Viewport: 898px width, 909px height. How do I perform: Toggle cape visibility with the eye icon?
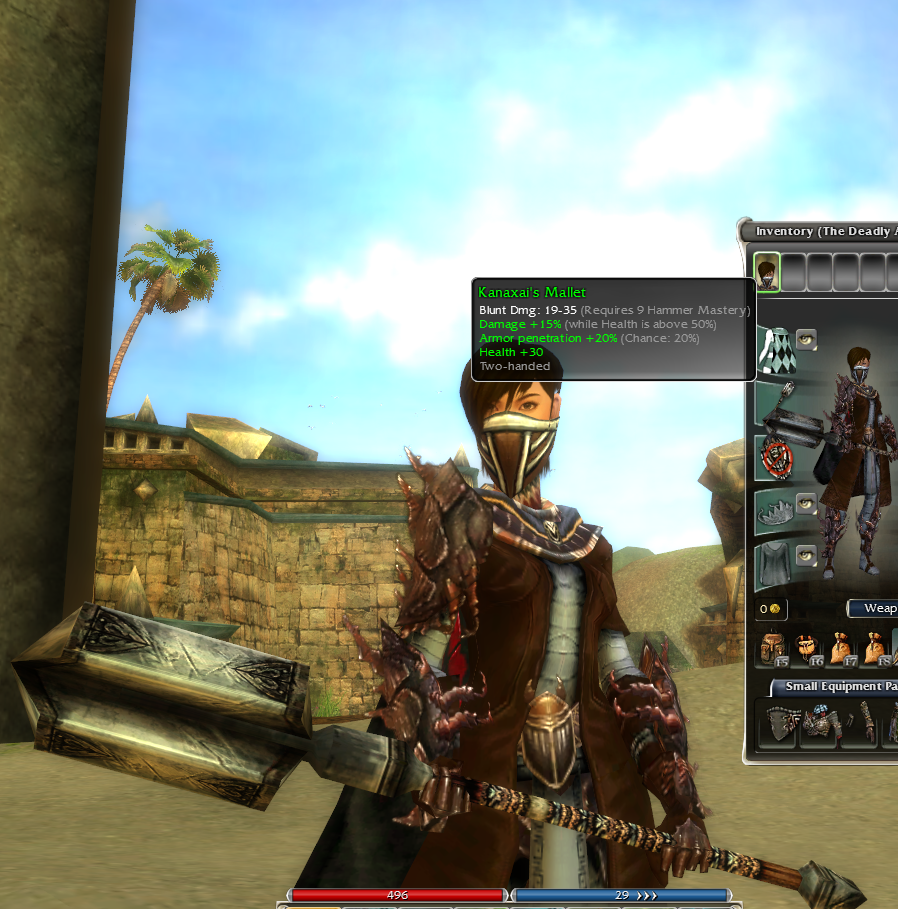click(805, 339)
